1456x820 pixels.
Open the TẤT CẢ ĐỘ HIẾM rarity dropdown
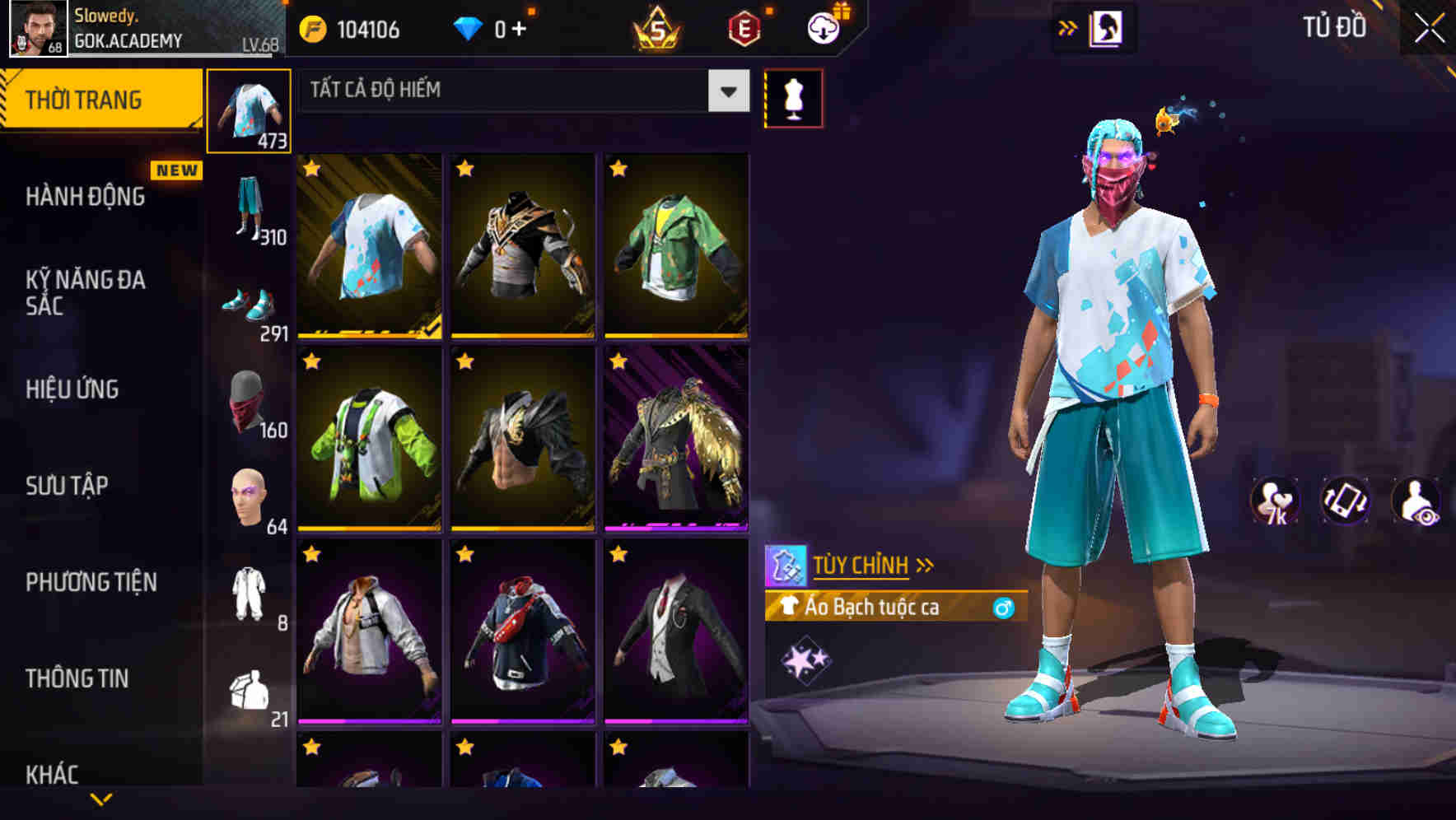point(519,91)
